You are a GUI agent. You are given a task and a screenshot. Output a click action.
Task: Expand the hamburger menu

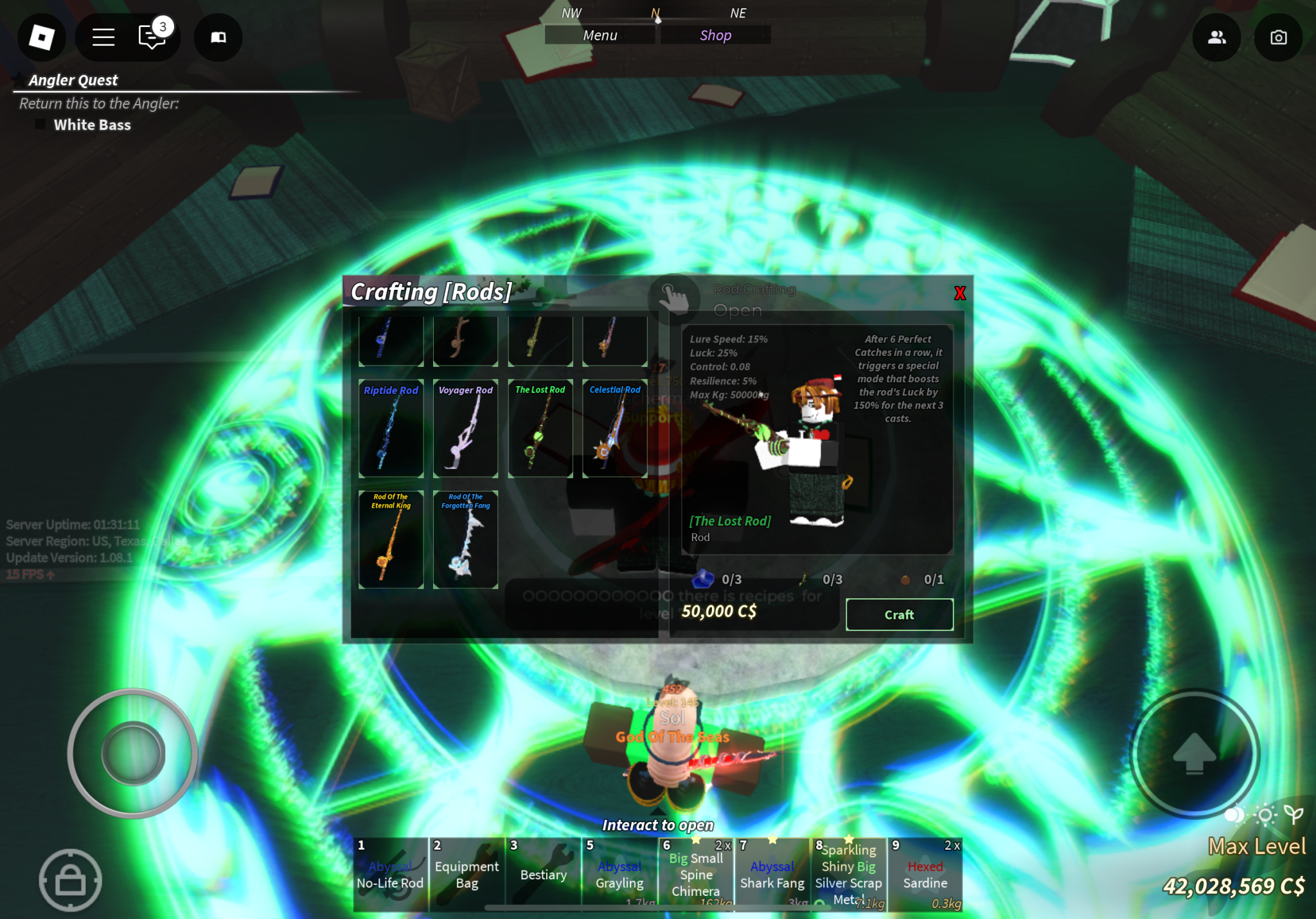(103, 37)
